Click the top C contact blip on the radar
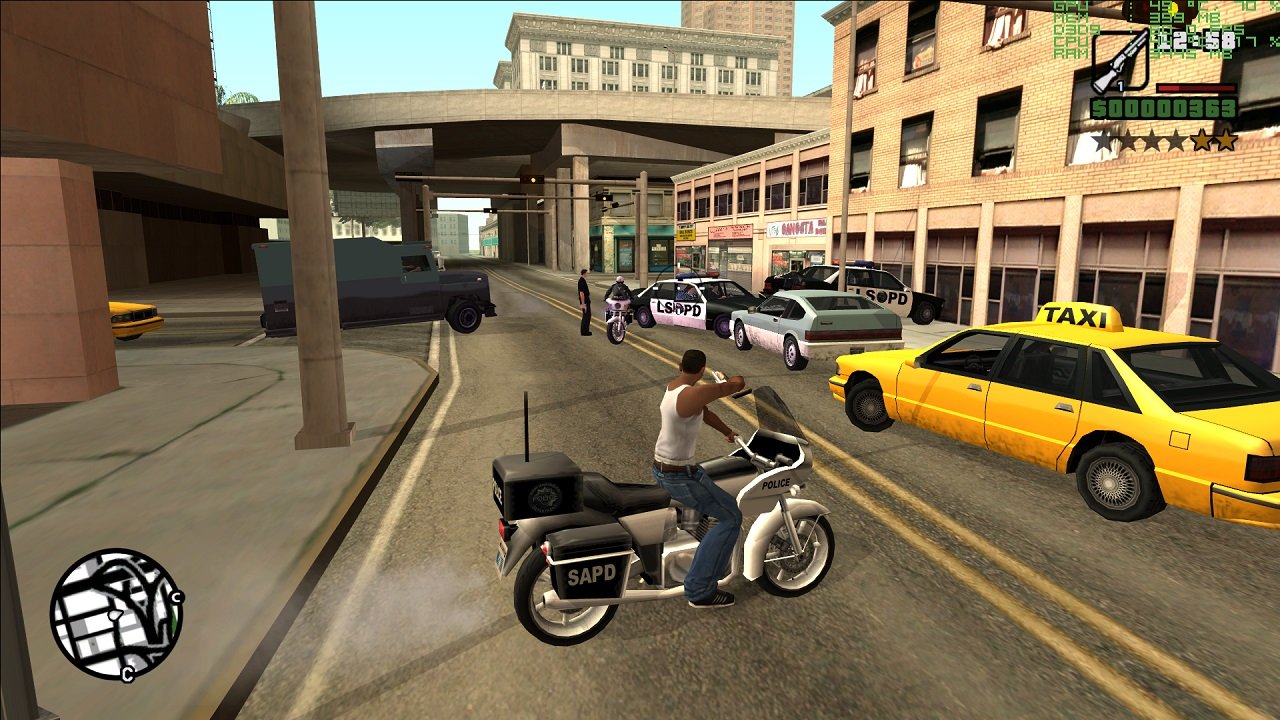This screenshot has width=1280, height=720. click(x=176, y=597)
